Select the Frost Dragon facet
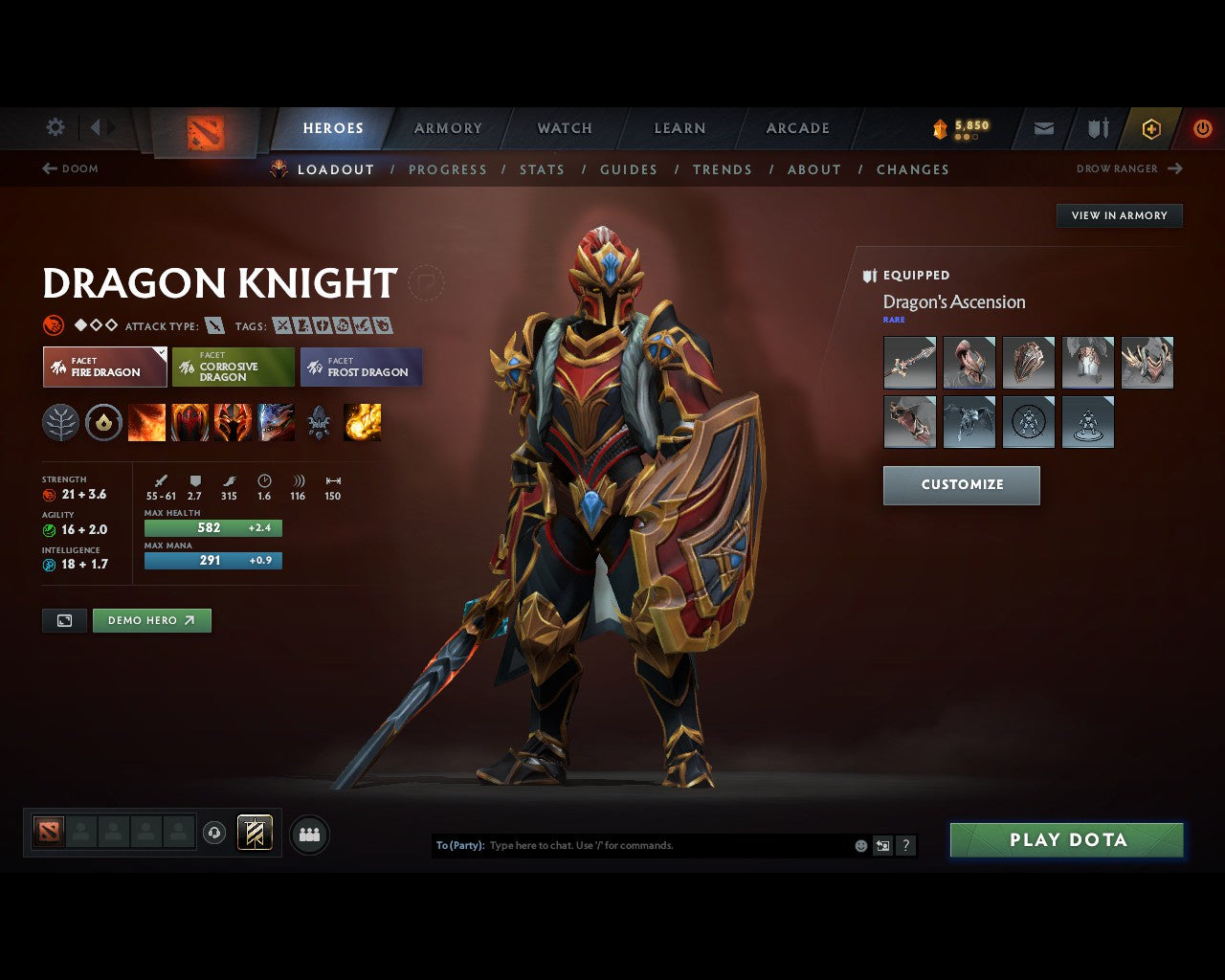Screen dimensions: 1225x980 [362, 367]
